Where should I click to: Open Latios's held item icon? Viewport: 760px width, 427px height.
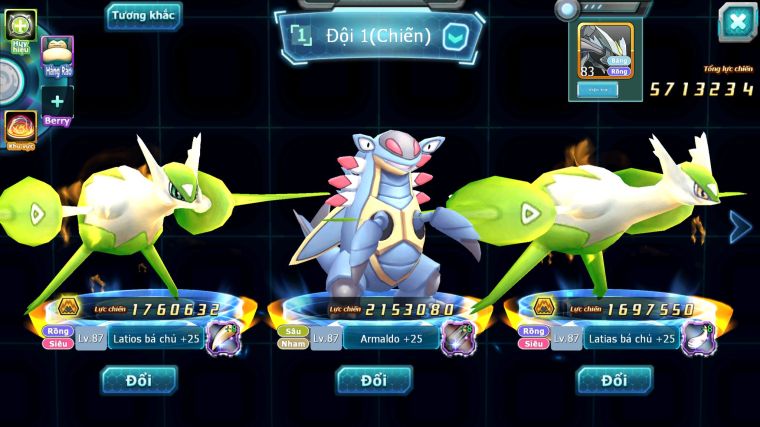[222, 338]
